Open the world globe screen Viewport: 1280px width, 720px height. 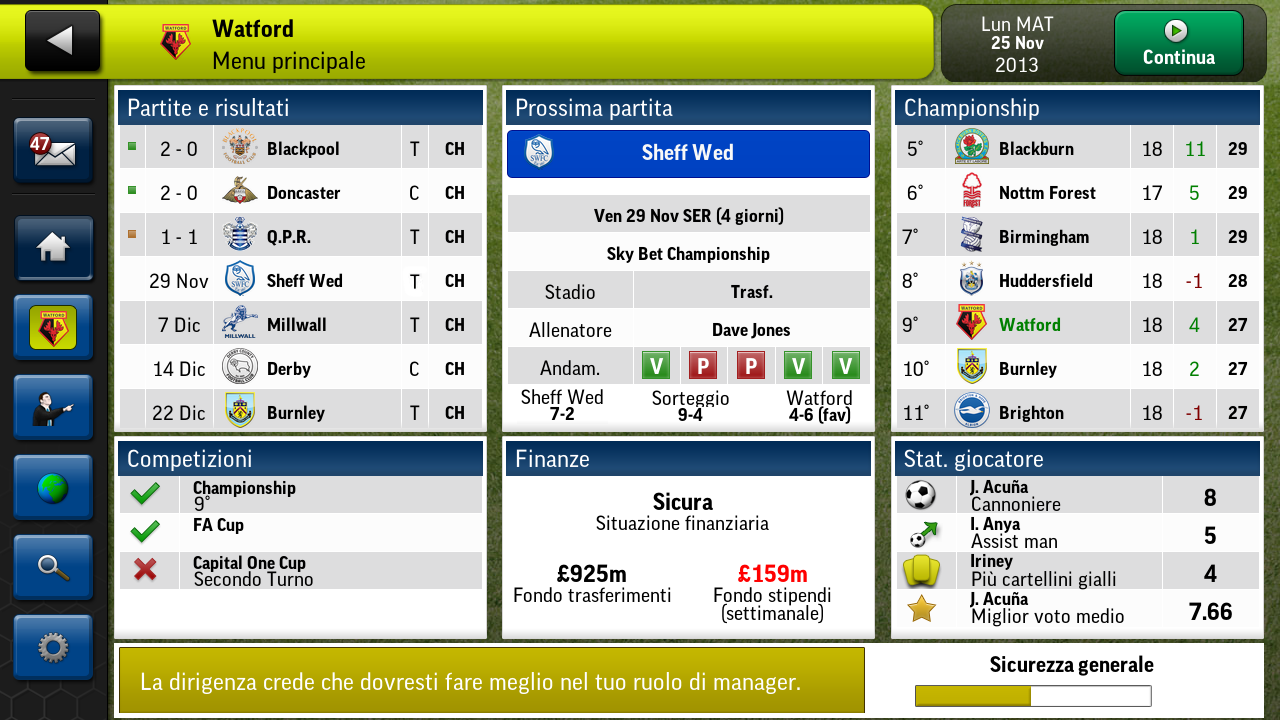[53, 487]
